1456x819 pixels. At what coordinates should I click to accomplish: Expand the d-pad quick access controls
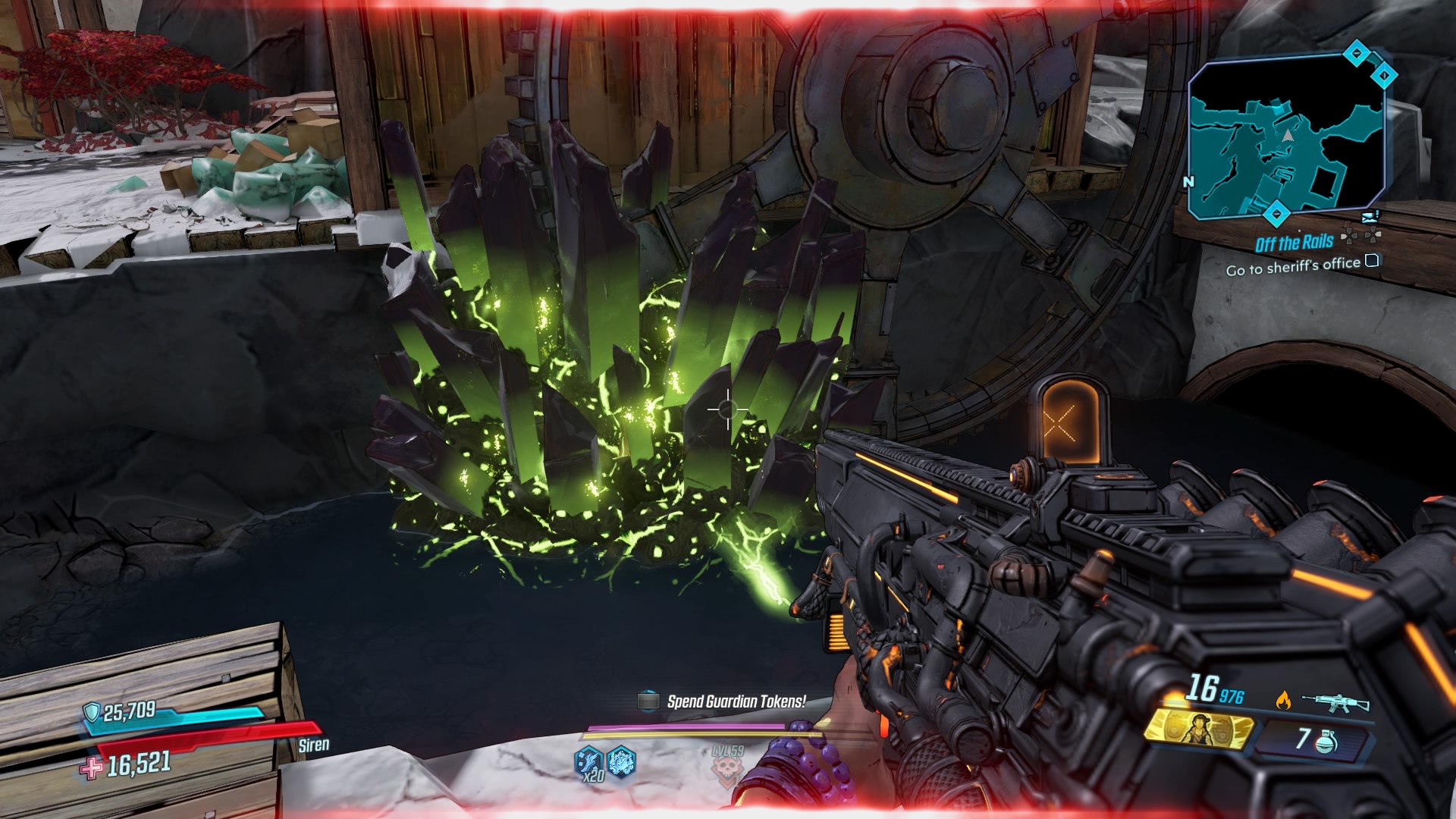(x=1361, y=237)
